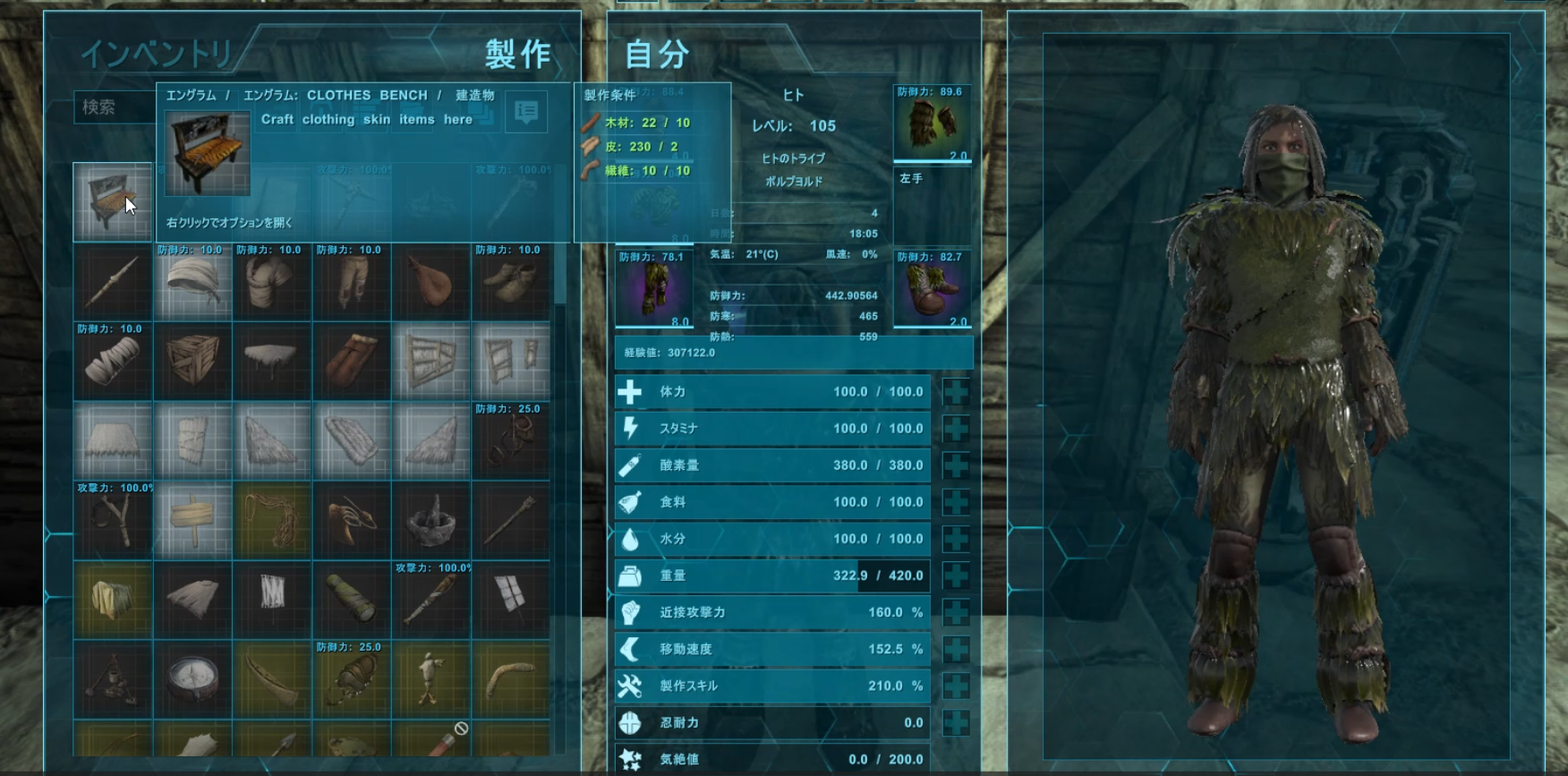
Task: Click the 検索 search field
Action: pyautogui.click(x=116, y=107)
